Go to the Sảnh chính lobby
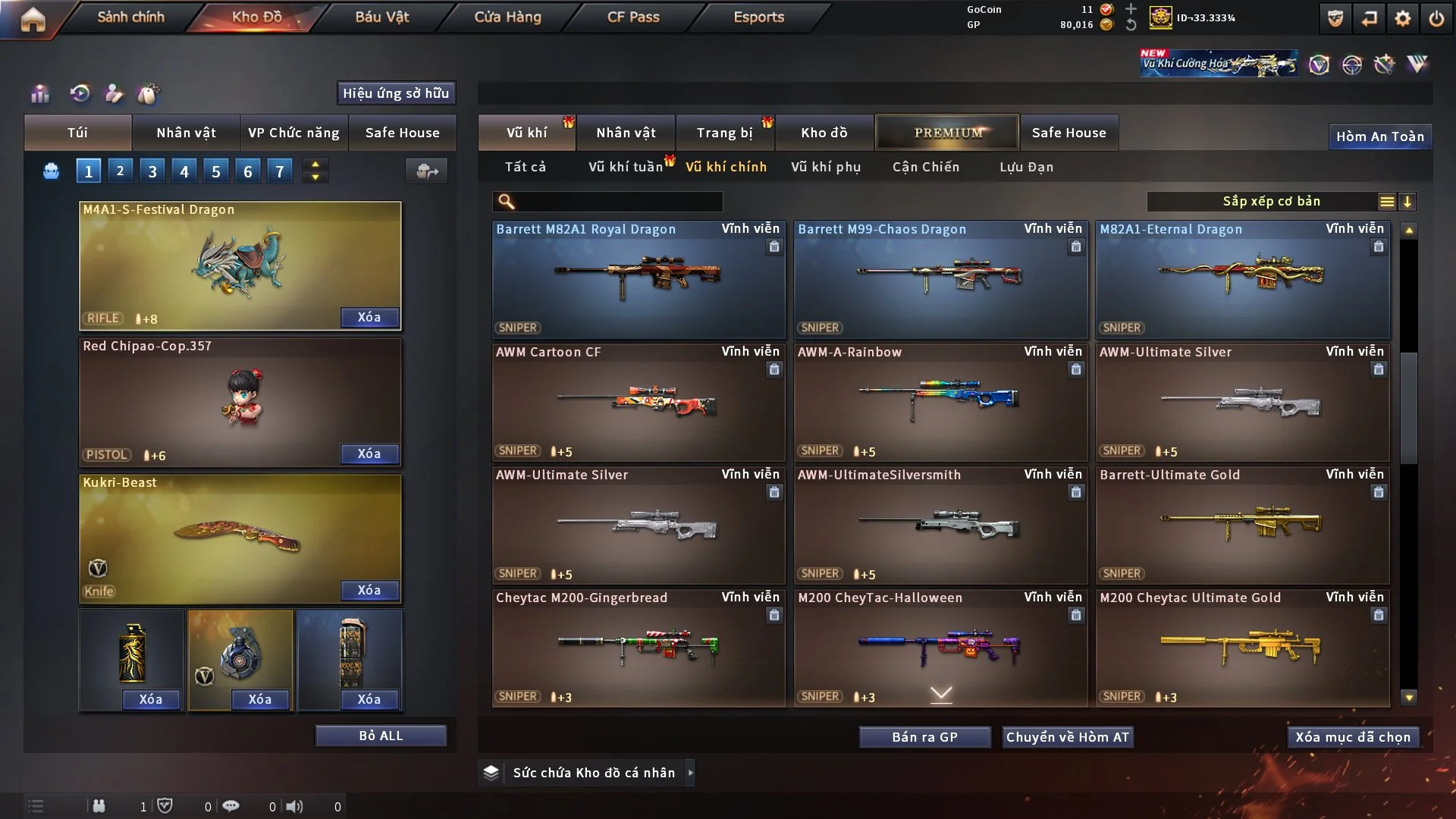 130,17
